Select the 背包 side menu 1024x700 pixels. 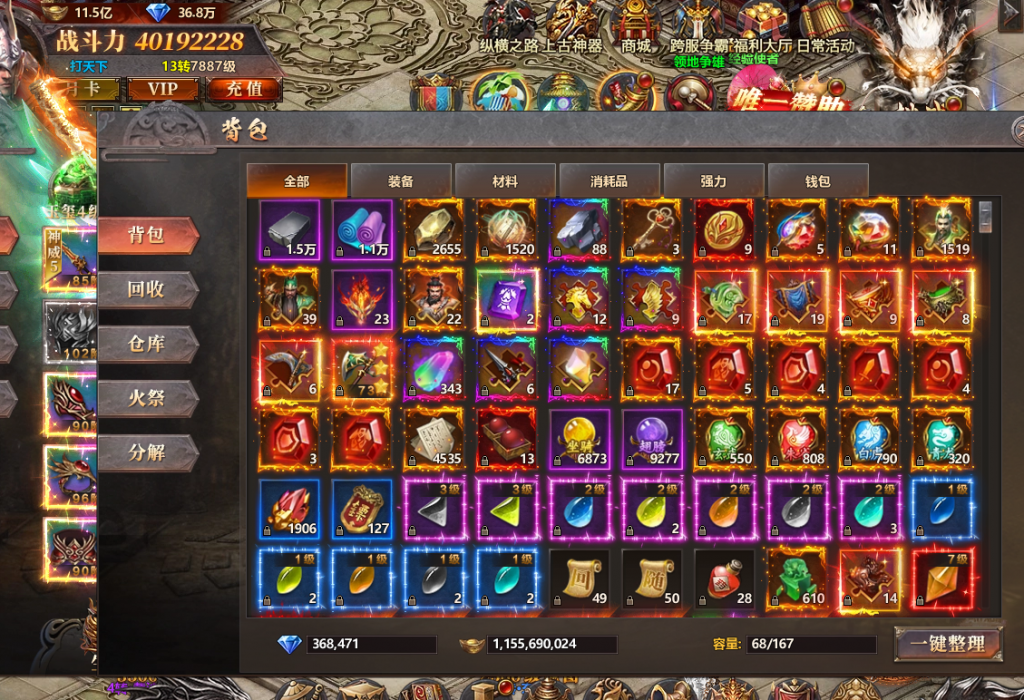click(x=147, y=235)
